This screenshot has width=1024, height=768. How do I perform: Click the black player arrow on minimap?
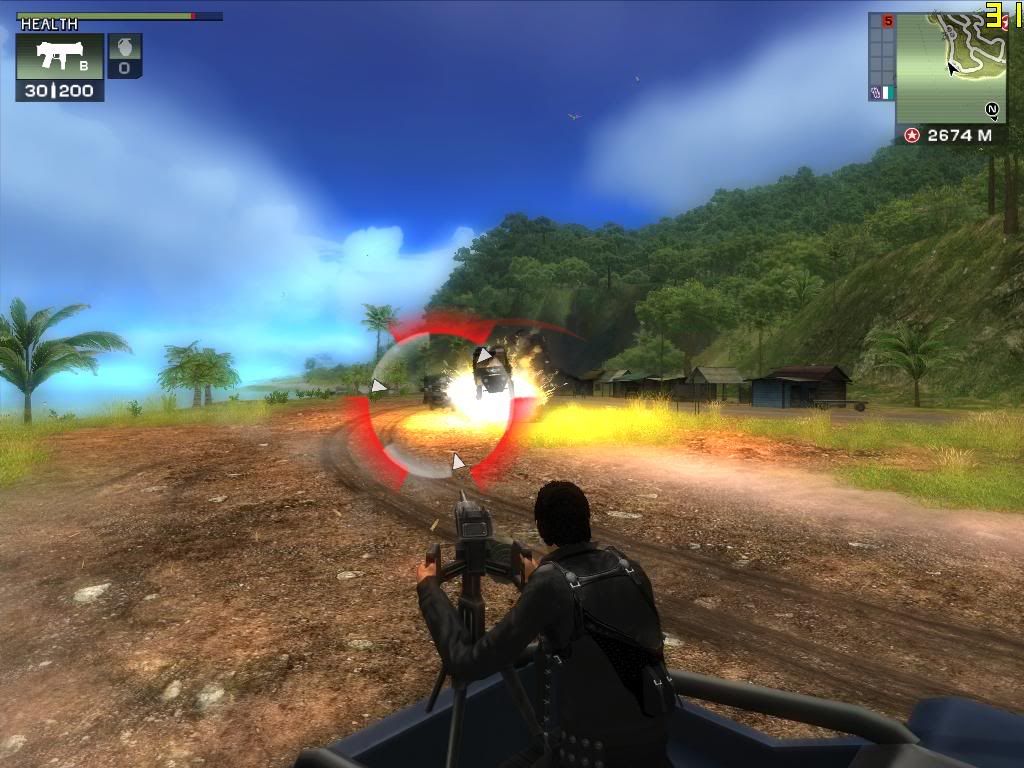(954, 68)
